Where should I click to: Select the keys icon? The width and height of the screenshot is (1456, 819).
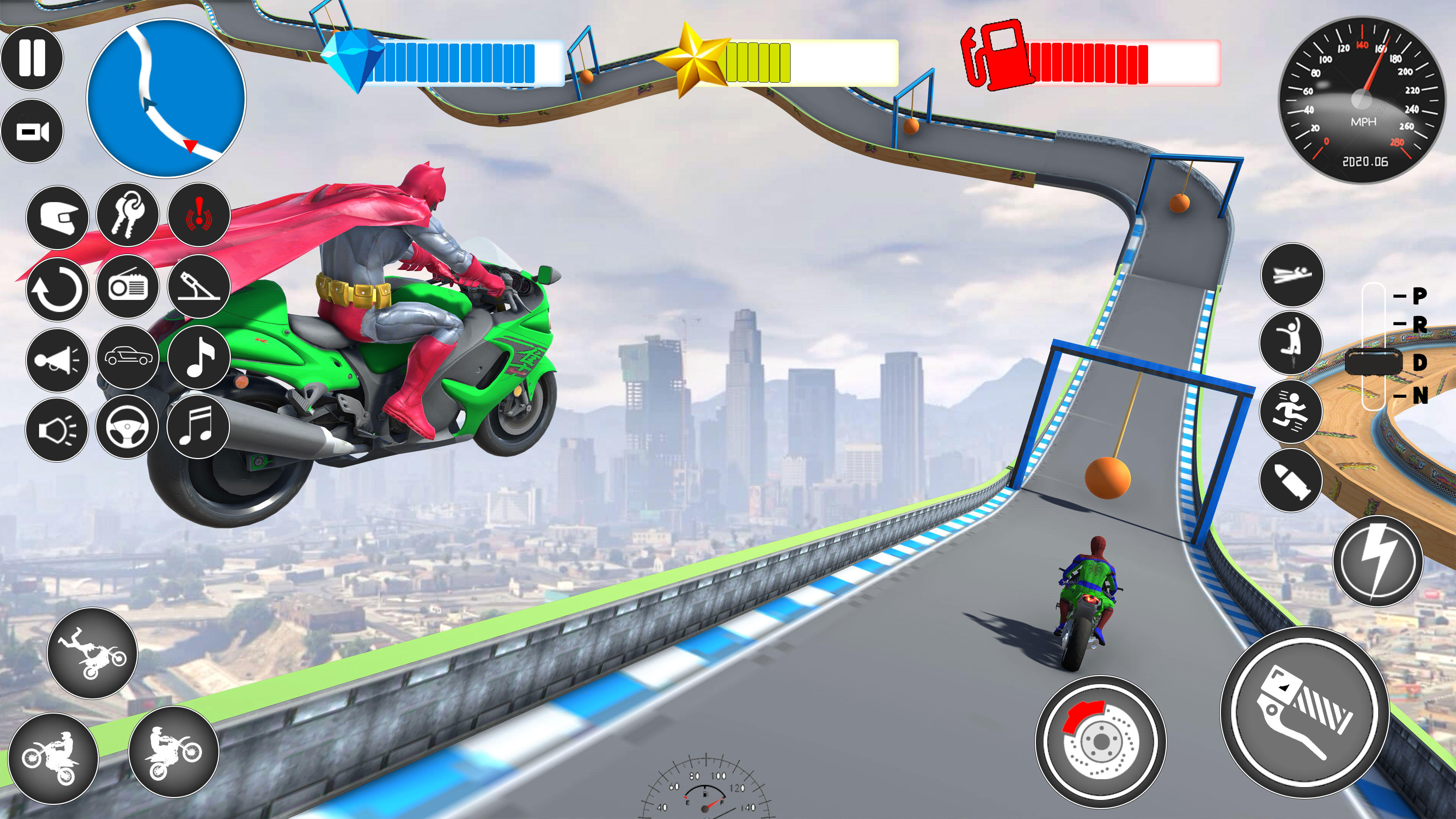click(x=129, y=218)
